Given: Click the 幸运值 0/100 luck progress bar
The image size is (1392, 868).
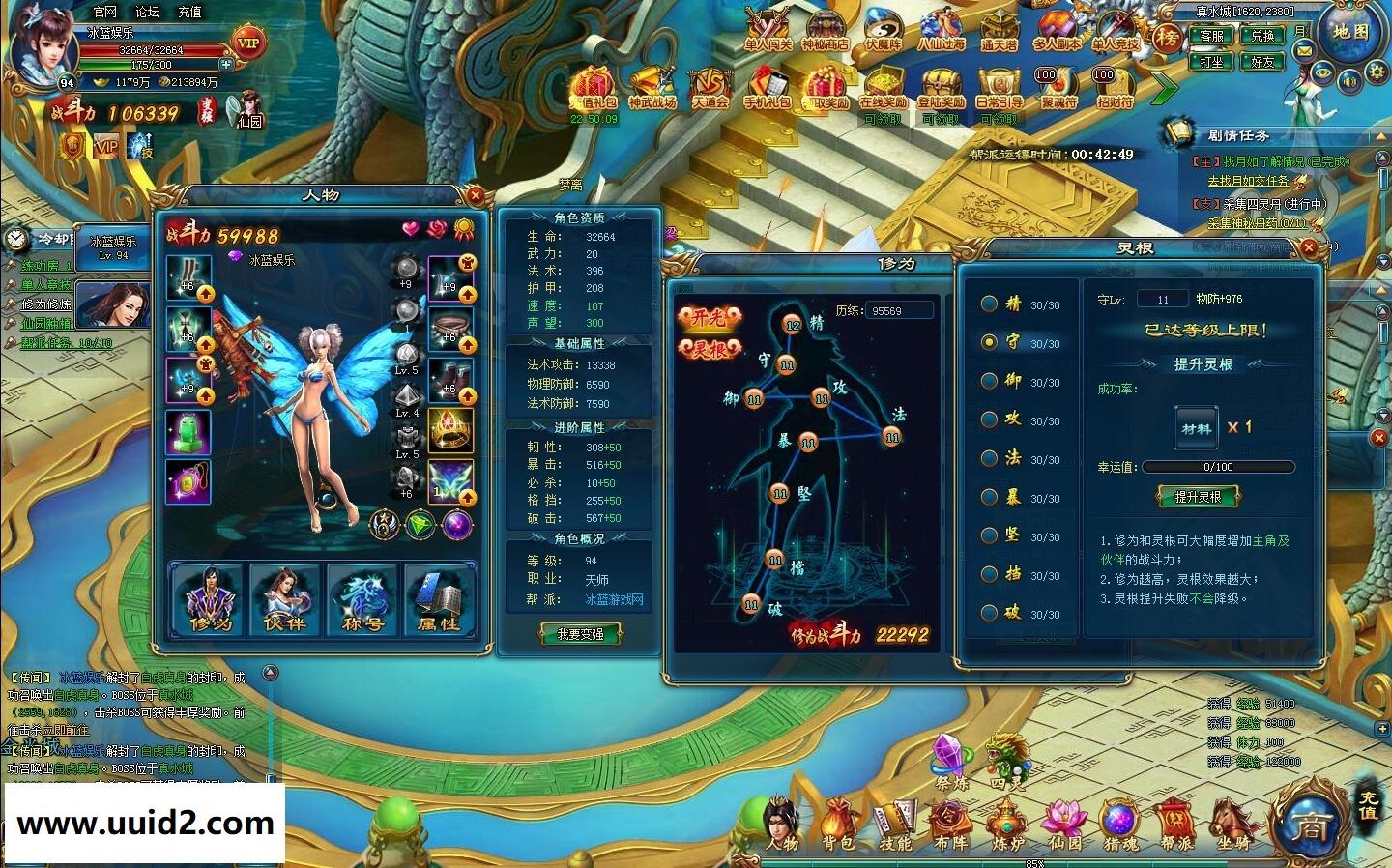Looking at the screenshot, I should coord(1217,466).
